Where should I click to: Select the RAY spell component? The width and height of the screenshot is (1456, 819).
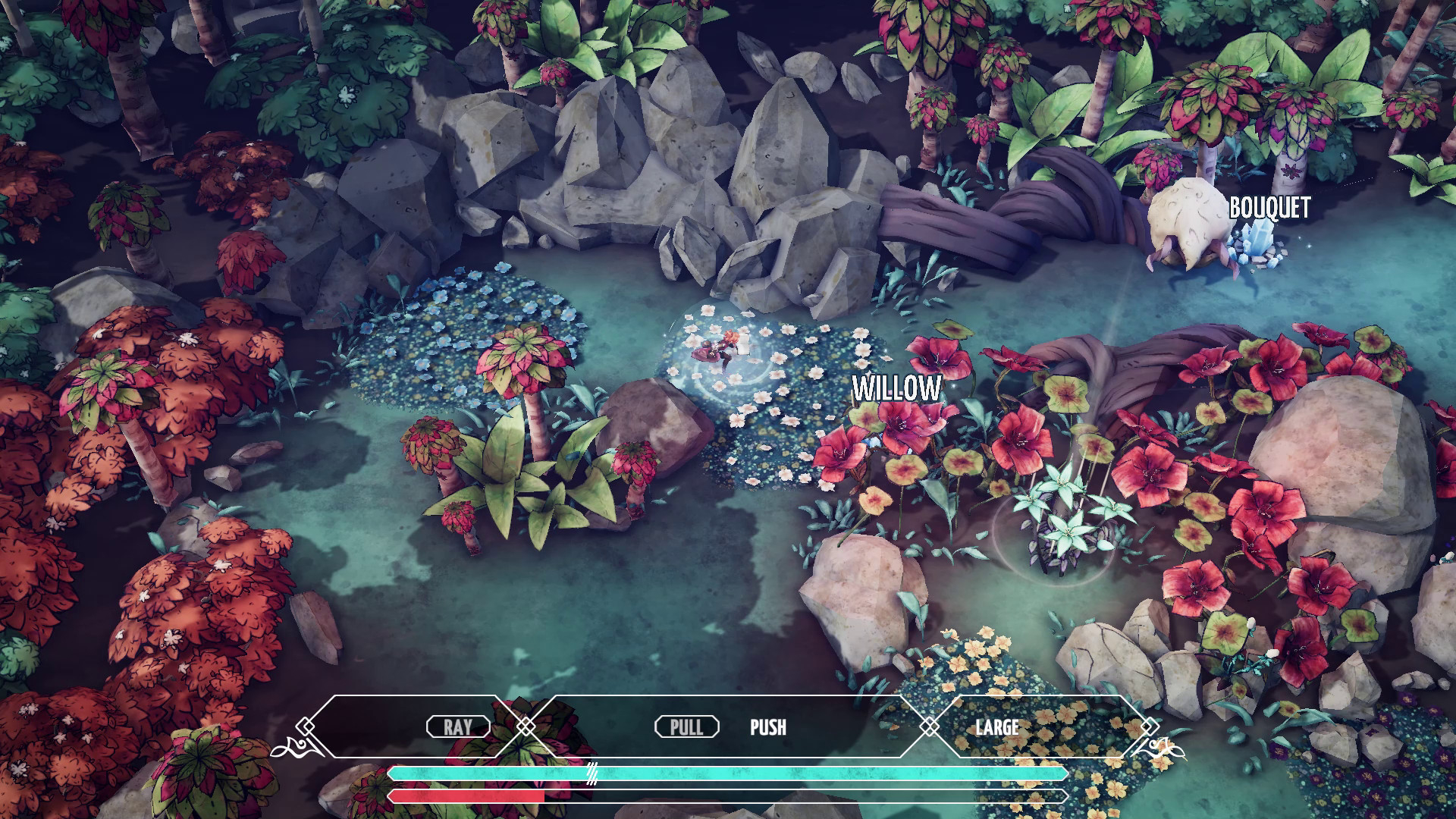coord(458,727)
